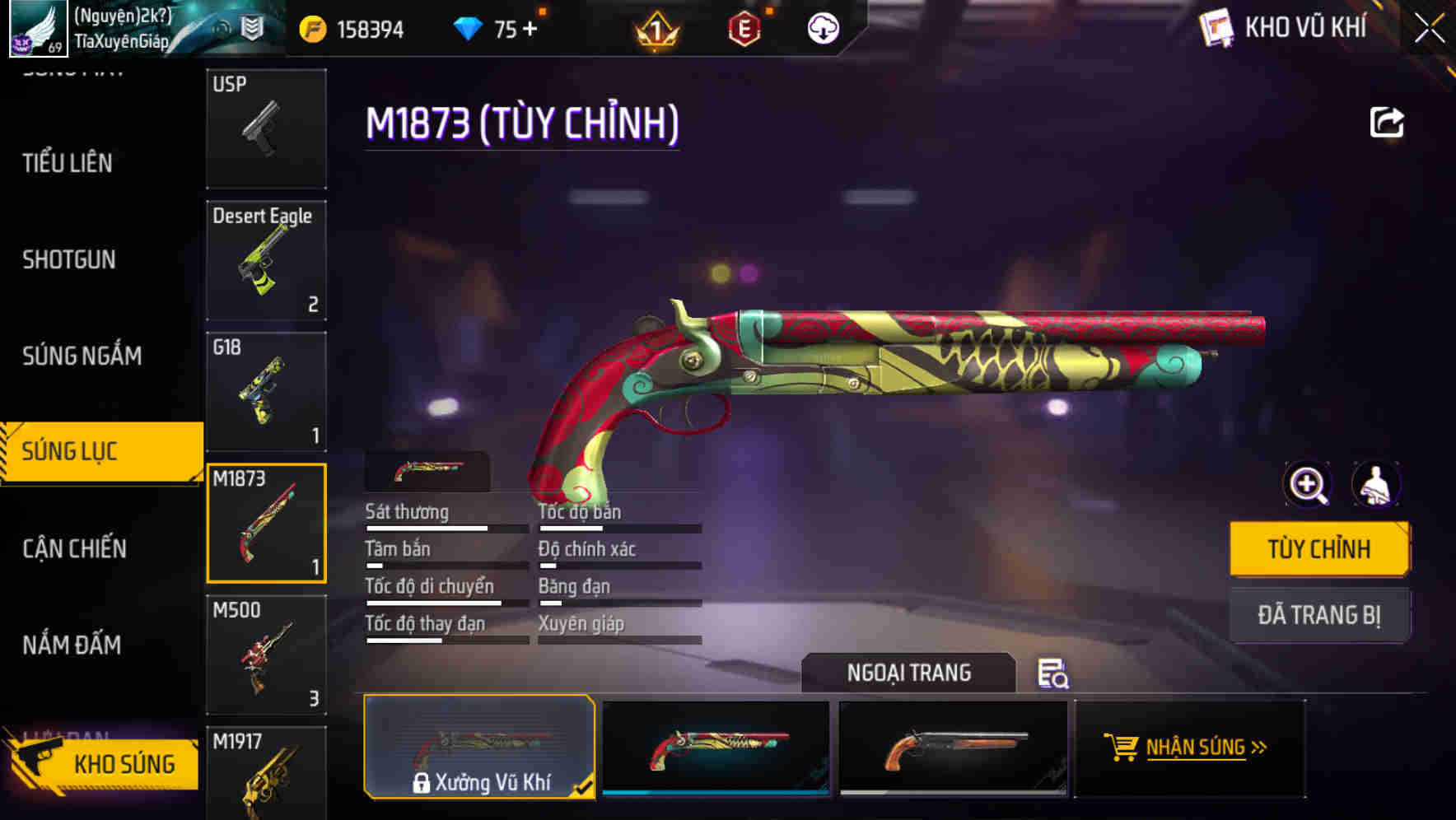
Task: Click the ĐÃ TRANG BỊ button
Action: point(1319,614)
